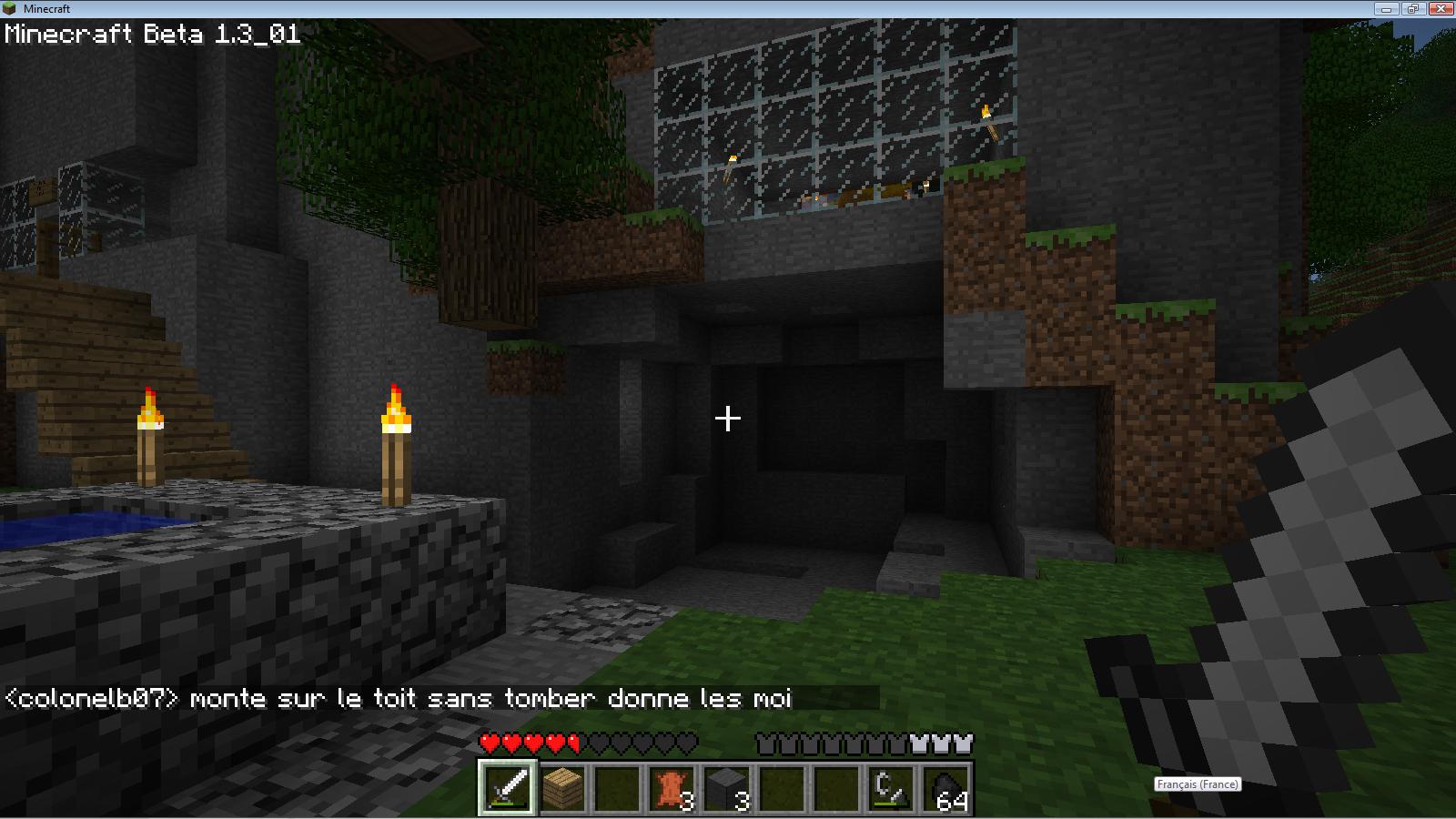
Task: Select the leather stack in the hotbar
Action: 672,787
